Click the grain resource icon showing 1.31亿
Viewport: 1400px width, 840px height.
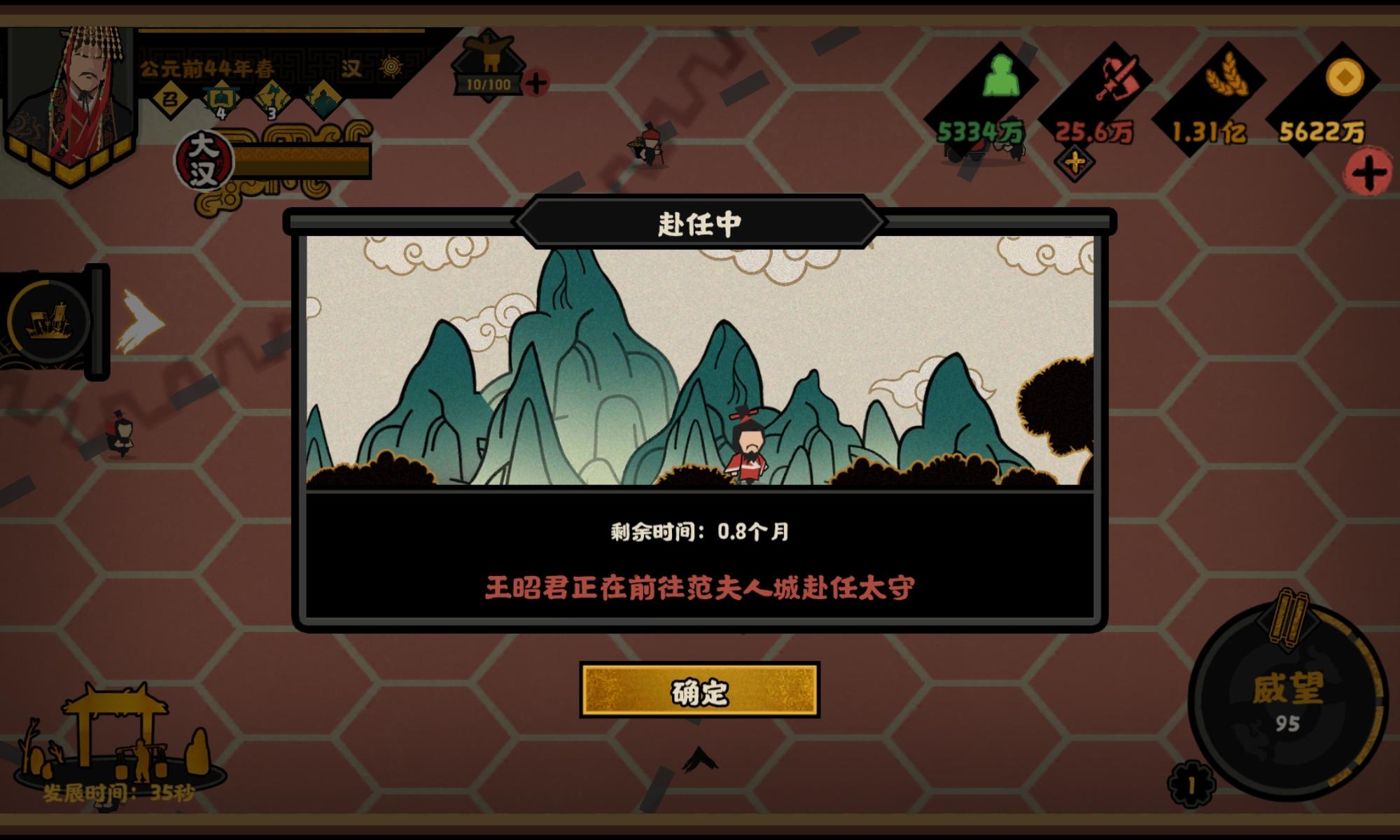(1228, 73)
